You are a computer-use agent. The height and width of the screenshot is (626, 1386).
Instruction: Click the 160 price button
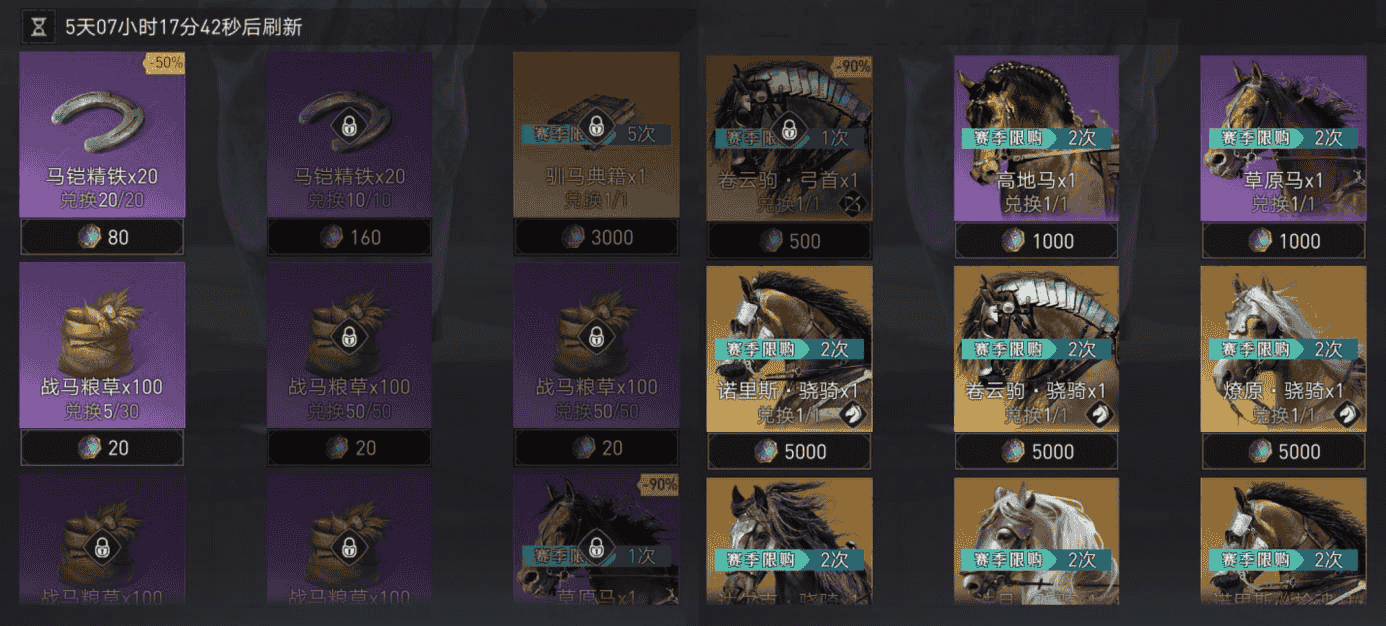(349, 239)
